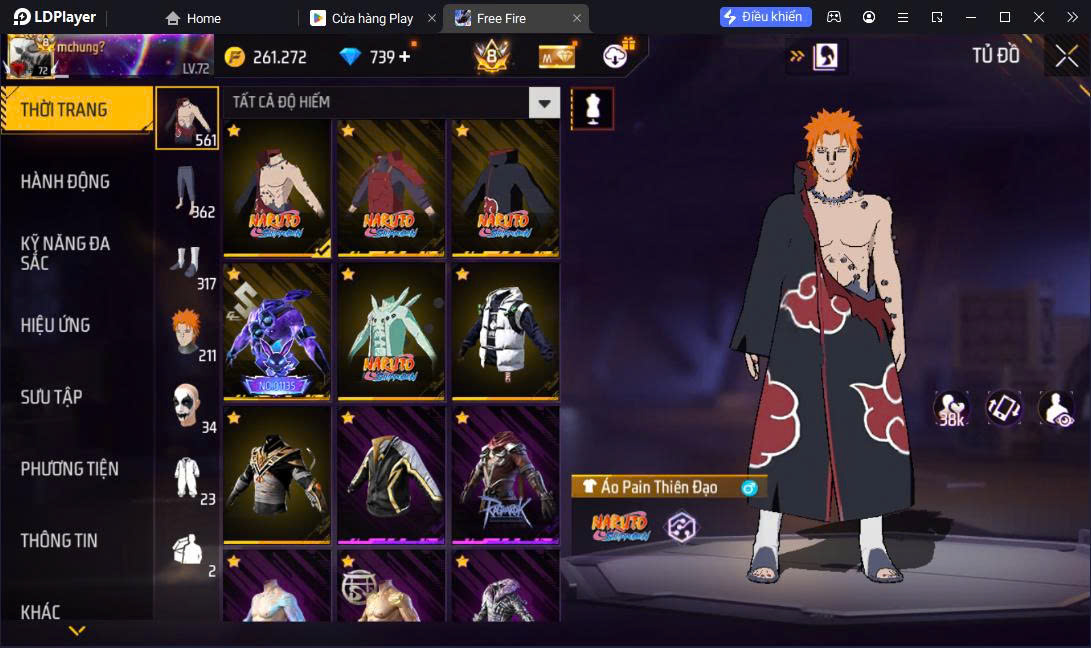Screen dimensions: 1091x648
Task: Open the Hành Động category
Action: click(66, 181)
